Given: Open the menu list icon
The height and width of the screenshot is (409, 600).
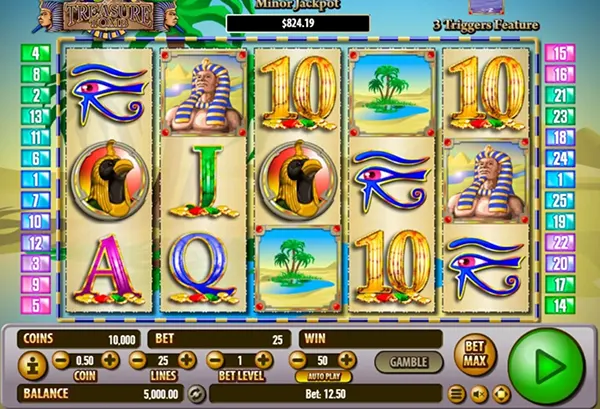Looking at the screenshot, I should (456, 393).
